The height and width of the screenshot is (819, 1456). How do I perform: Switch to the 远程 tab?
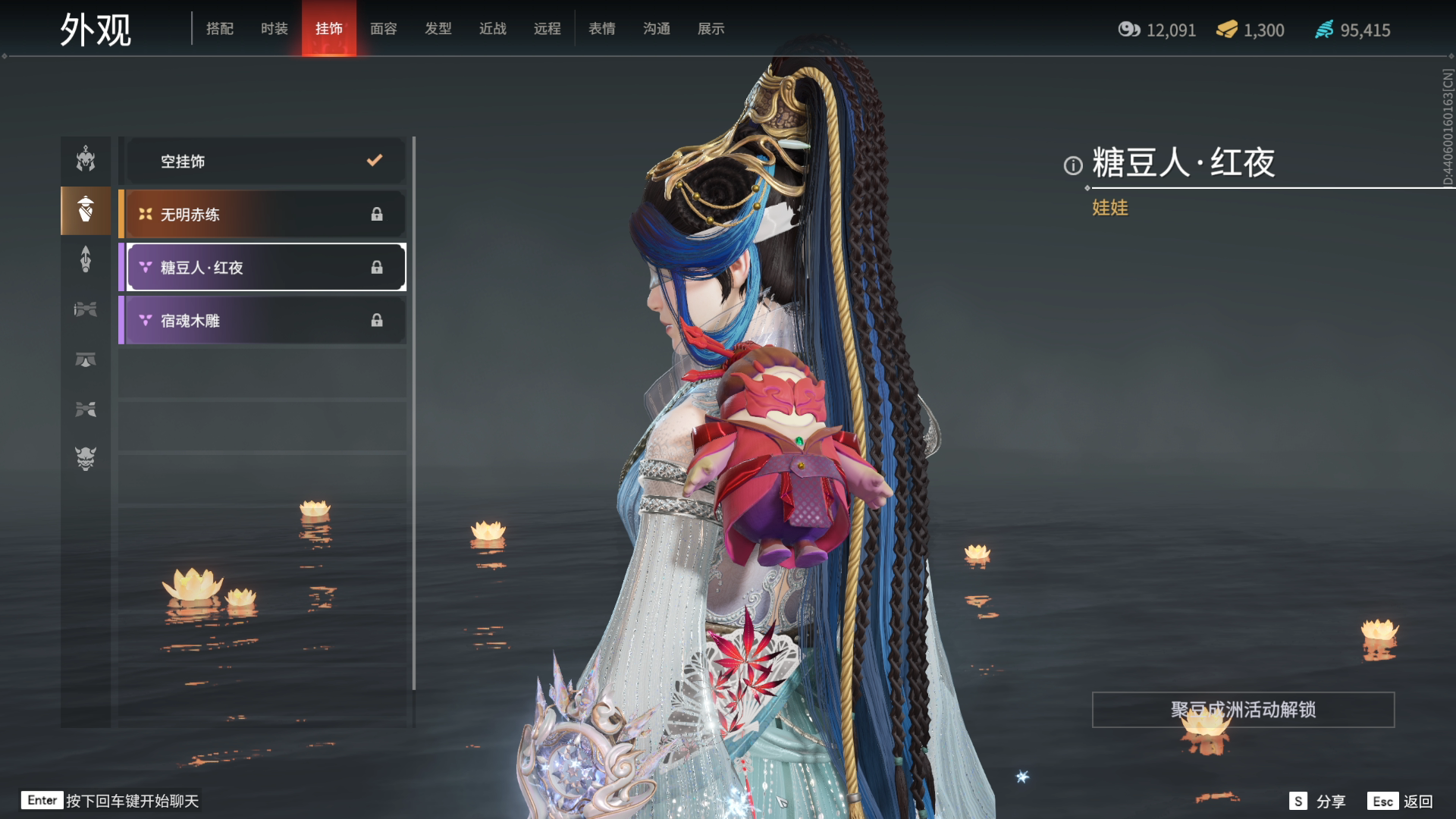pos(548,29)
